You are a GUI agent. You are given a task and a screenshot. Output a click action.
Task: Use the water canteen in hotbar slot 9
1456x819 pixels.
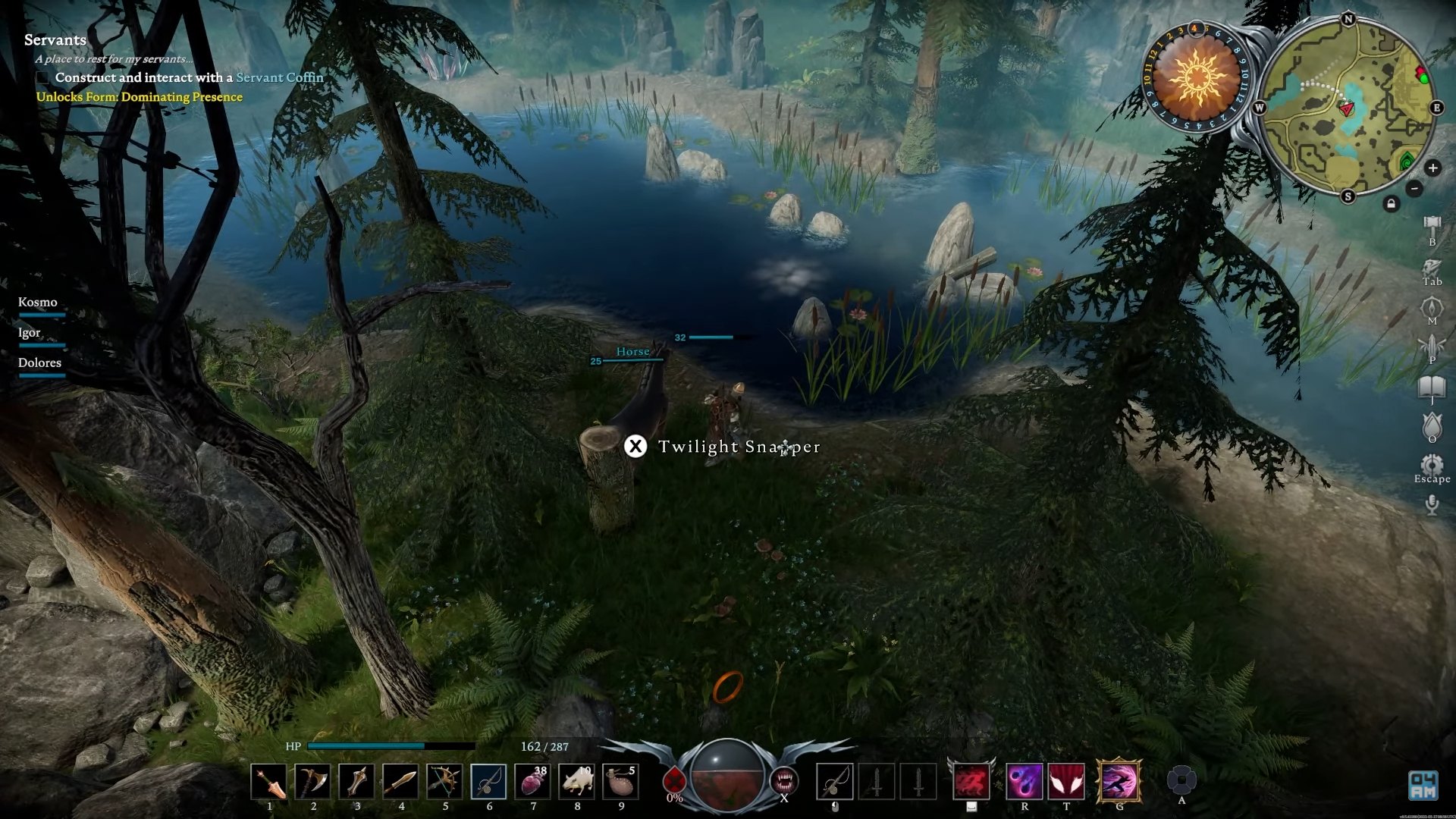coord(620,782)
